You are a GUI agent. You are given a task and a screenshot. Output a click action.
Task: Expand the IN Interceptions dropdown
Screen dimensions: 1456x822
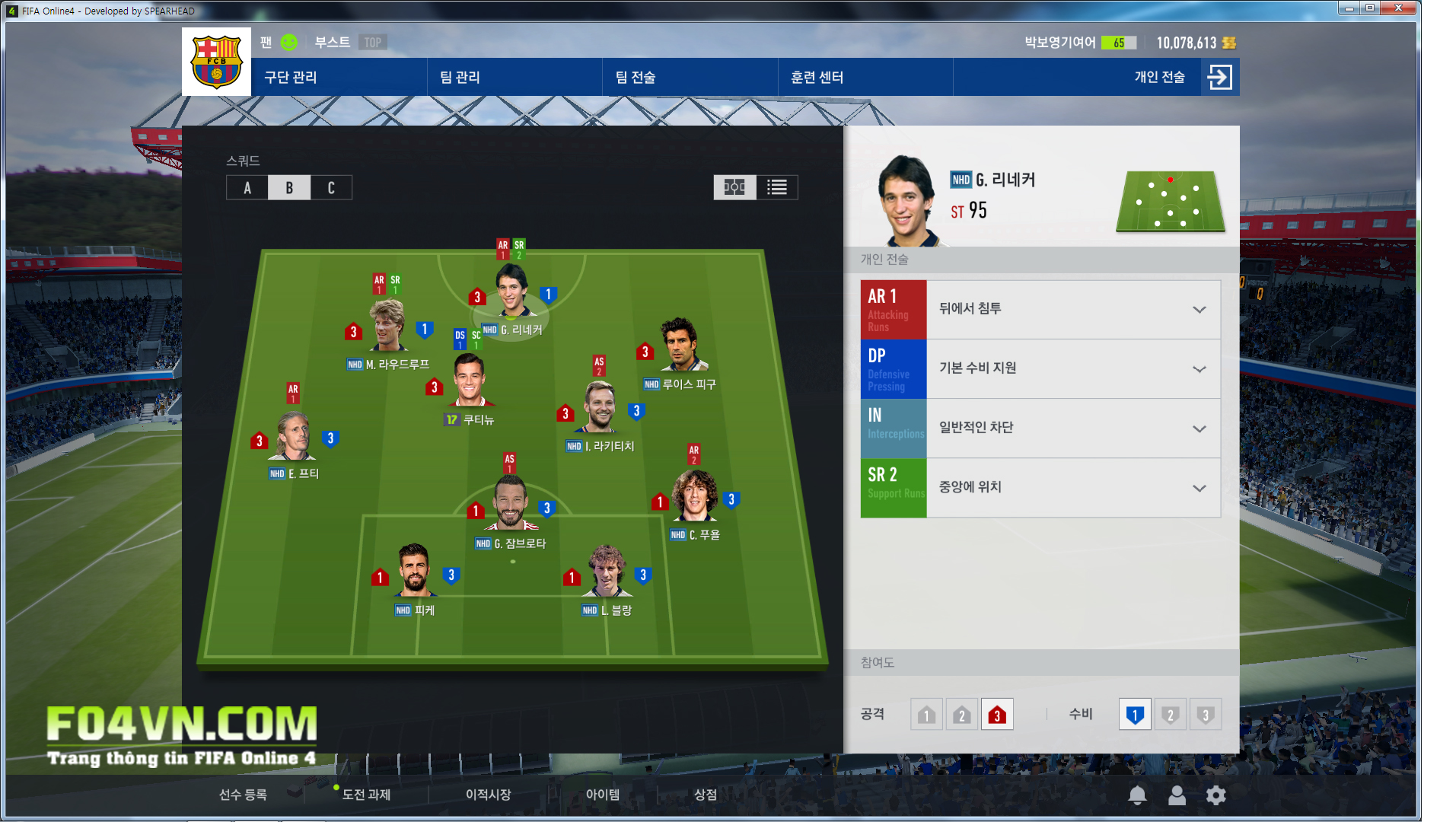click(1199, 429)
